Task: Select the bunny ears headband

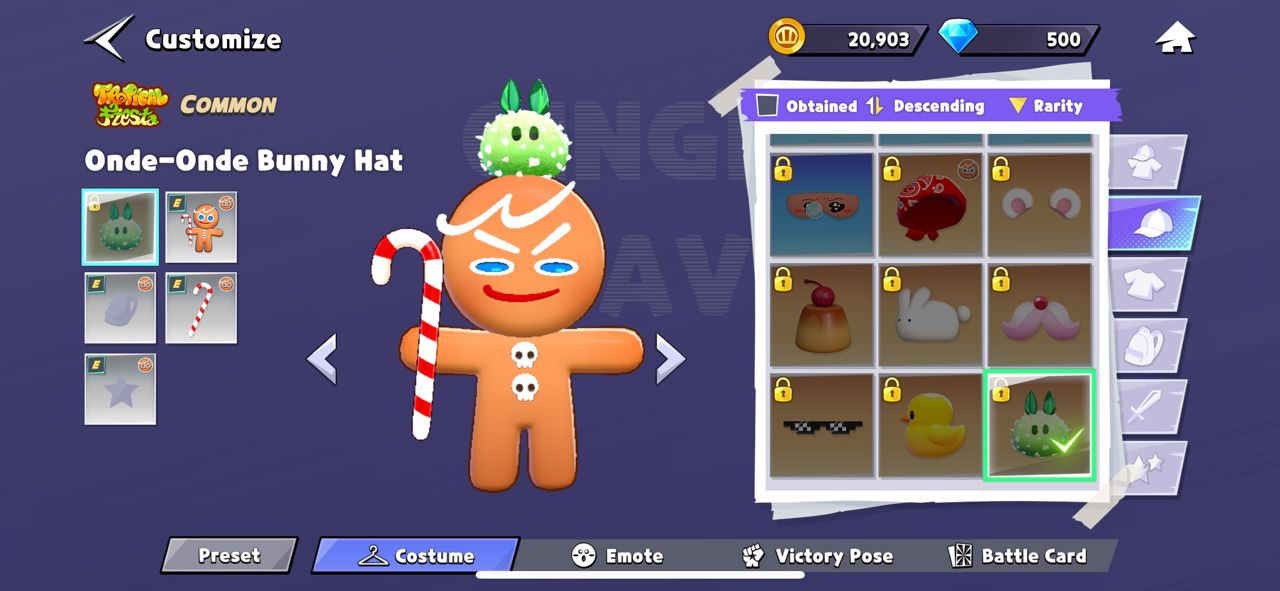Action: tap(1038, 204)
